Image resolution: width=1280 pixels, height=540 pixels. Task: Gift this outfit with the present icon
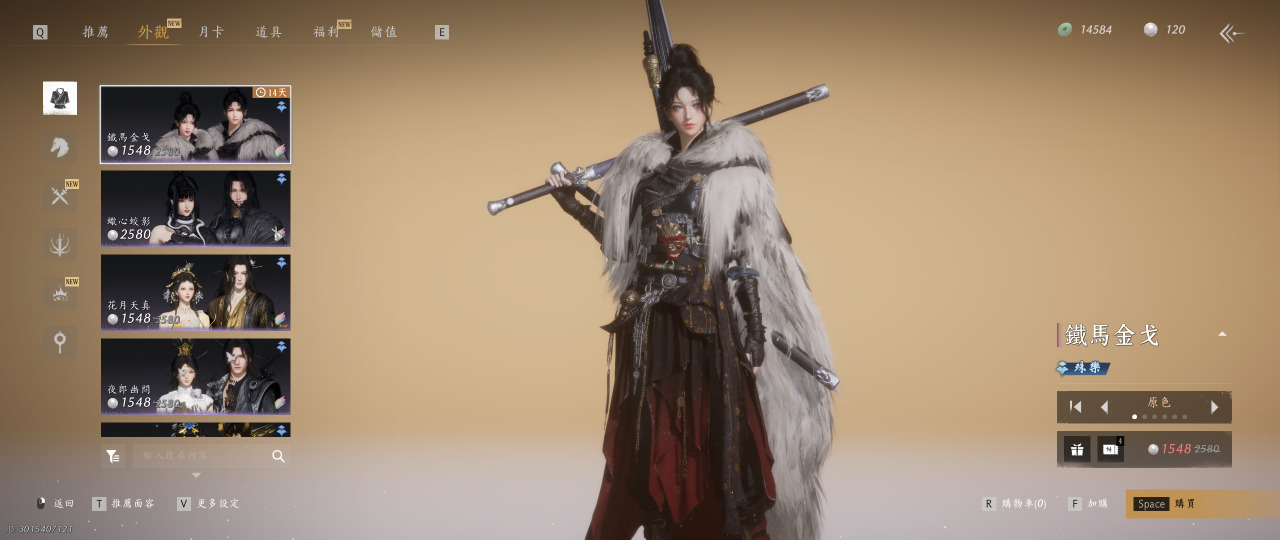coord(1077,449)
